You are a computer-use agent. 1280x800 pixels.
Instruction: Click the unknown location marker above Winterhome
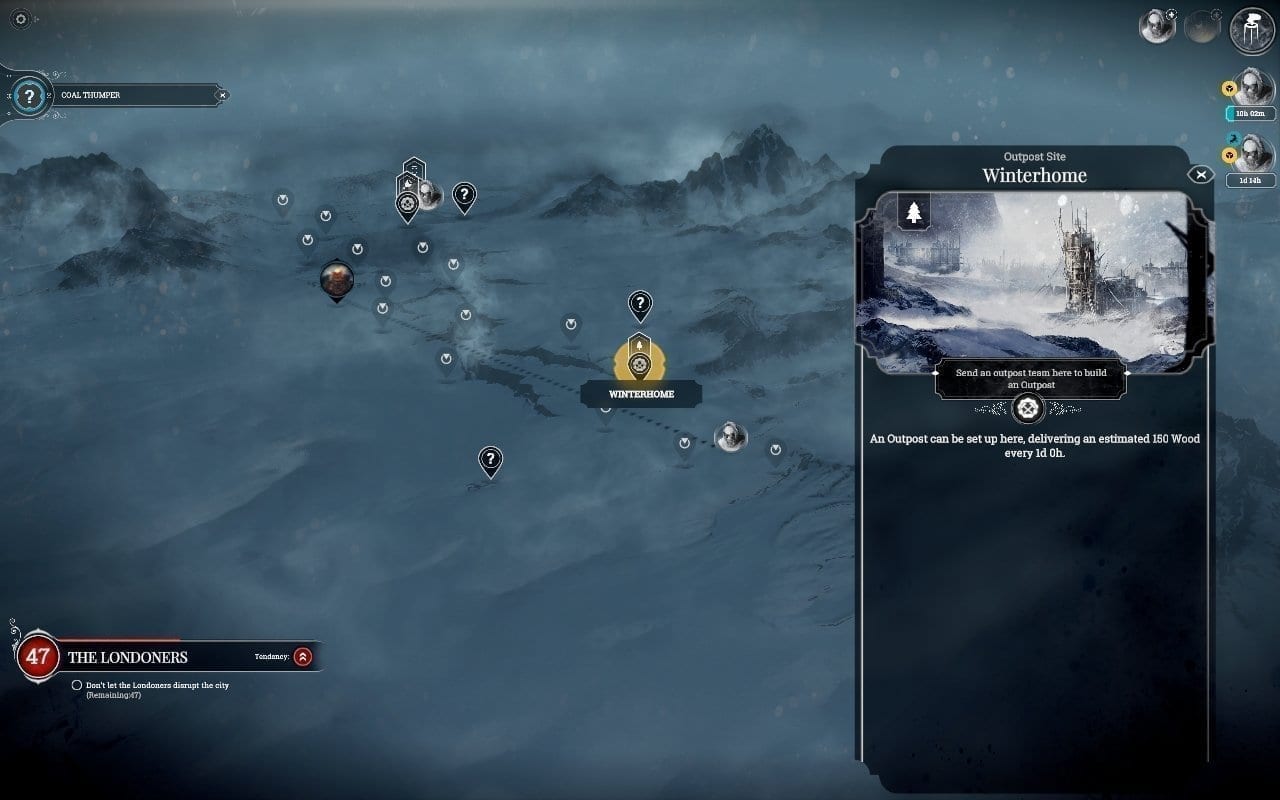click(640, 304)
